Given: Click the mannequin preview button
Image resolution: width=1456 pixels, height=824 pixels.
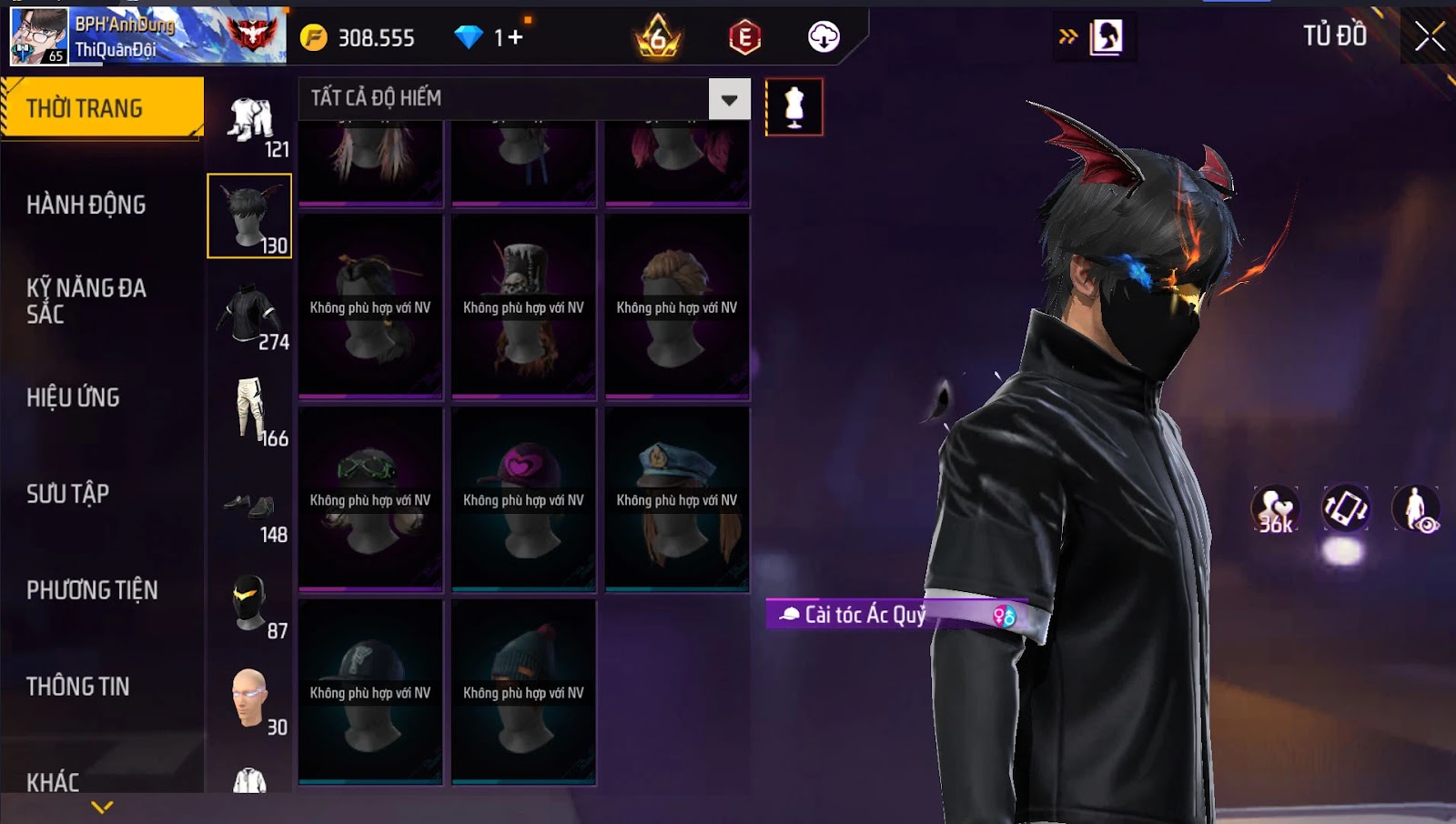Looking at the screenshot, I should [x=794, y=107].
